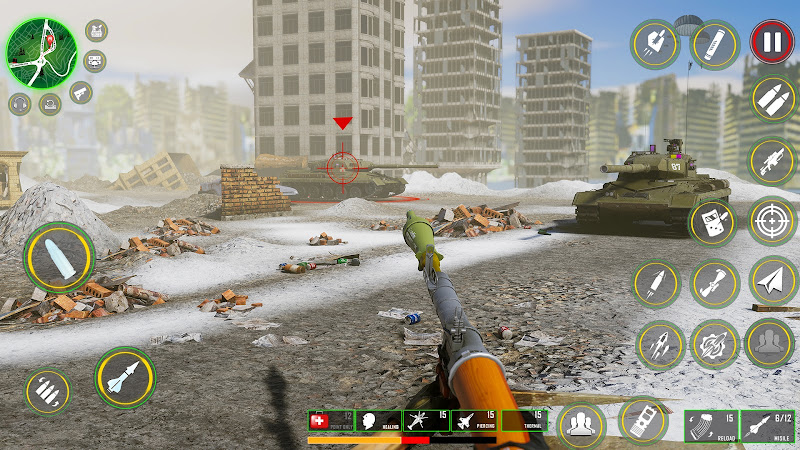800x450 pixels.
Task: Choose the helicopter support slot
Action: point(427,422)
